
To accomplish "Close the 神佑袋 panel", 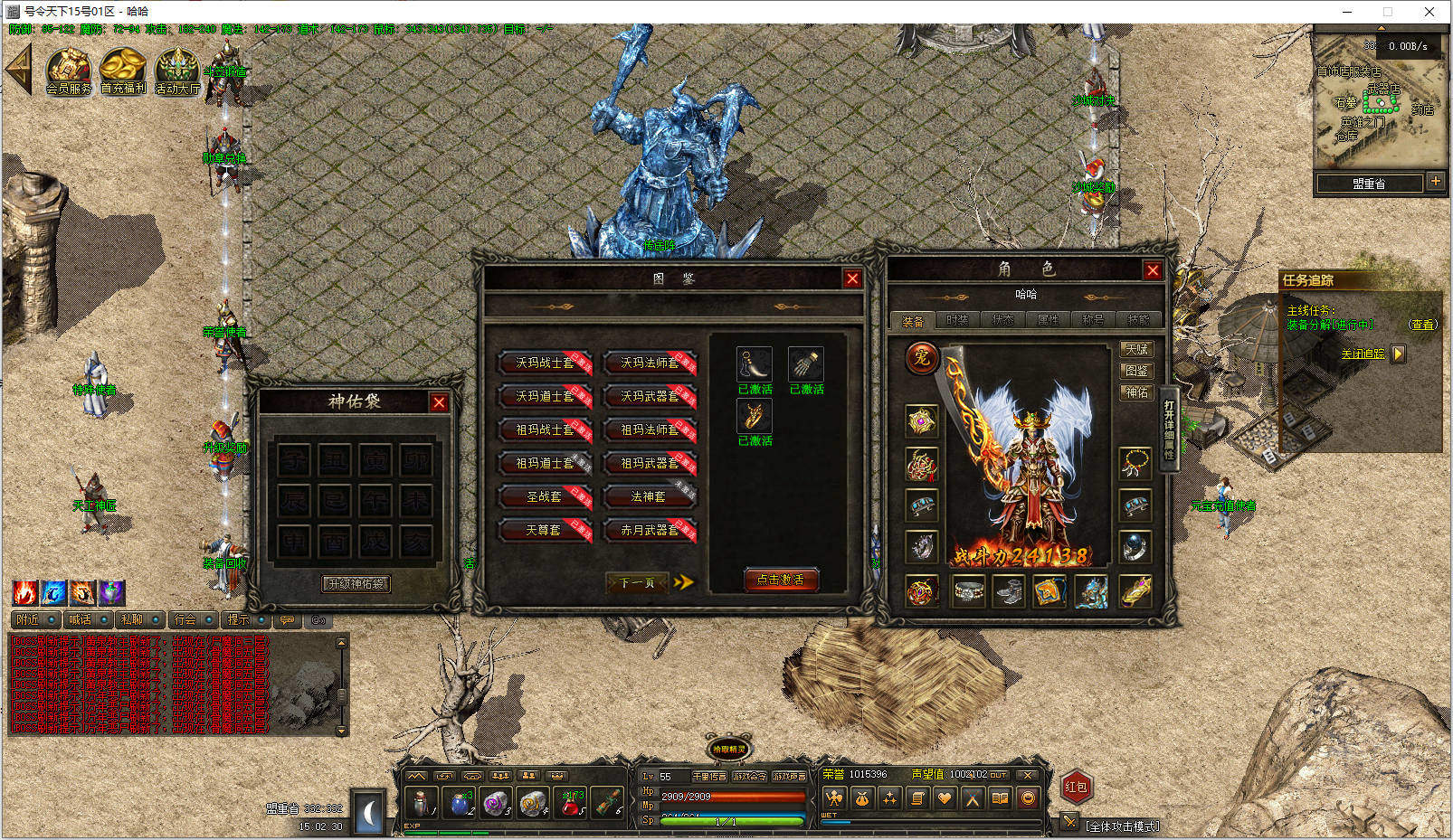I will 439,402.
